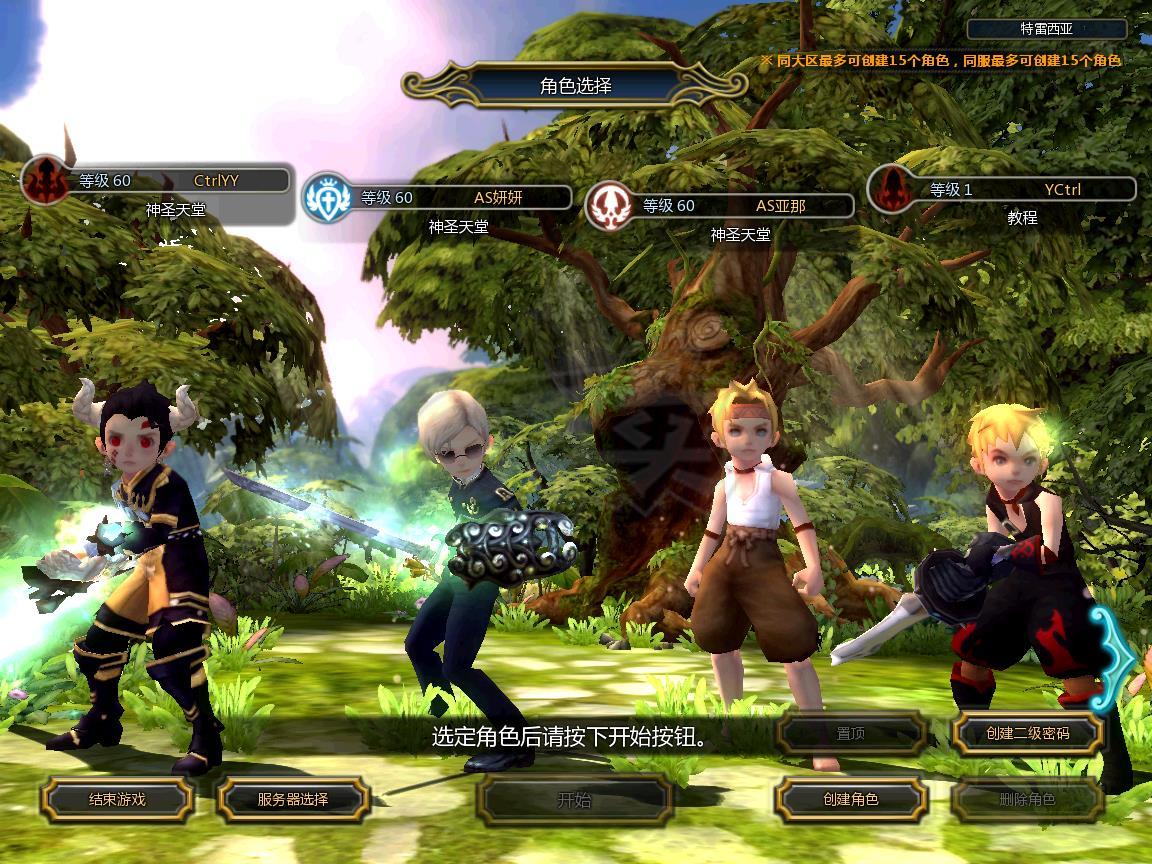Viewport: 1152px width, 864px height.
Task: Open 创建角色 (Create Character)
Action: [851, 799]
